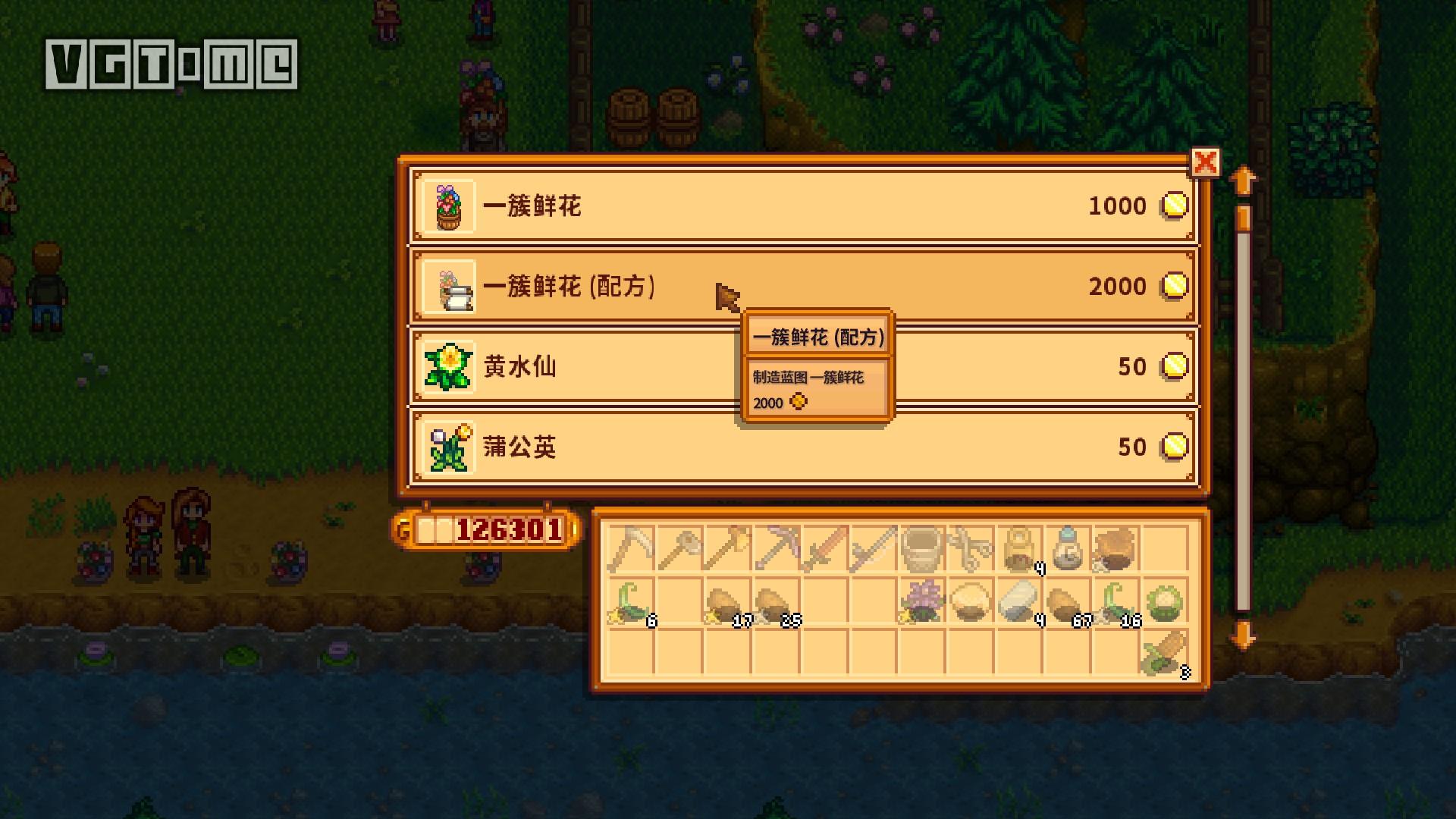The width and height of the screenshot is (1456, 819).
Task: Click the up arrow on the shop scrollbar
Action: tap(1242, 178)
